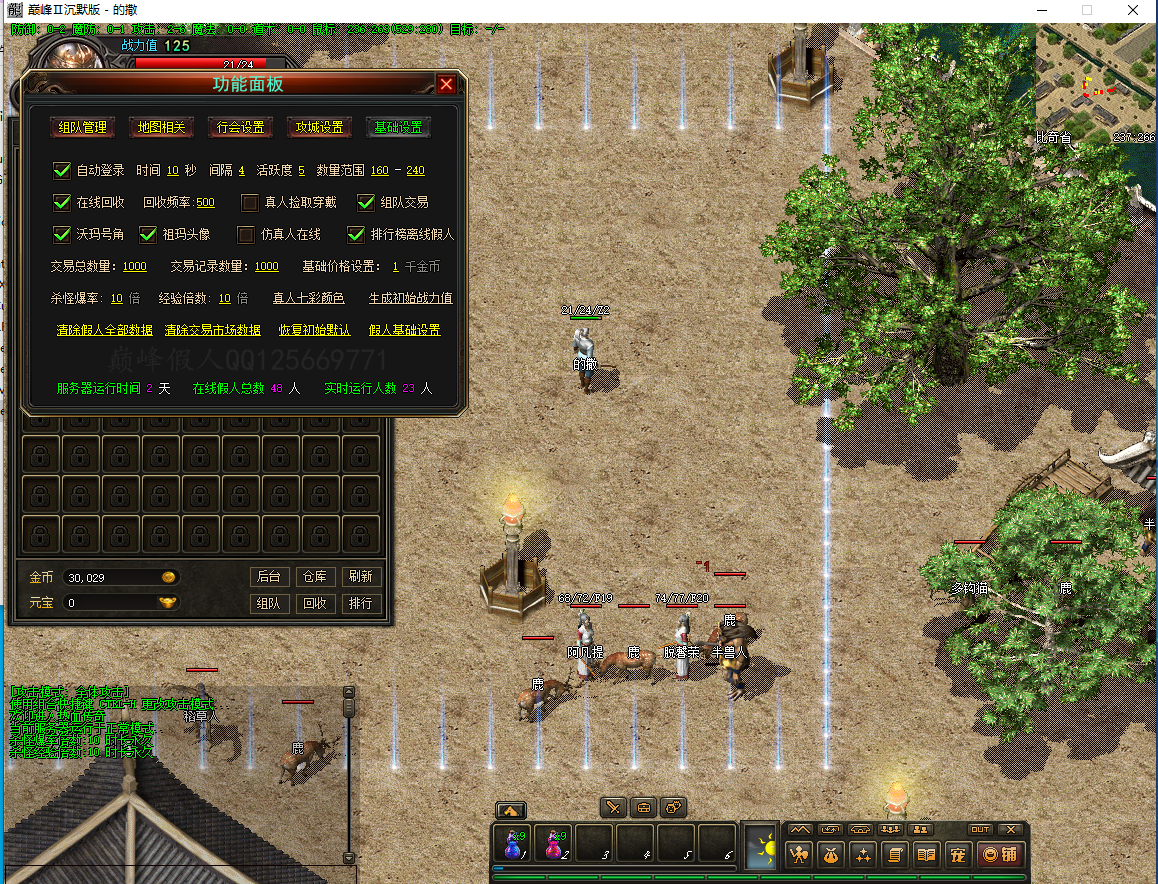Toggle the 仿真人在线 checkbox
Viewport: 1158px width, 884px height.
tap(245, 235)
